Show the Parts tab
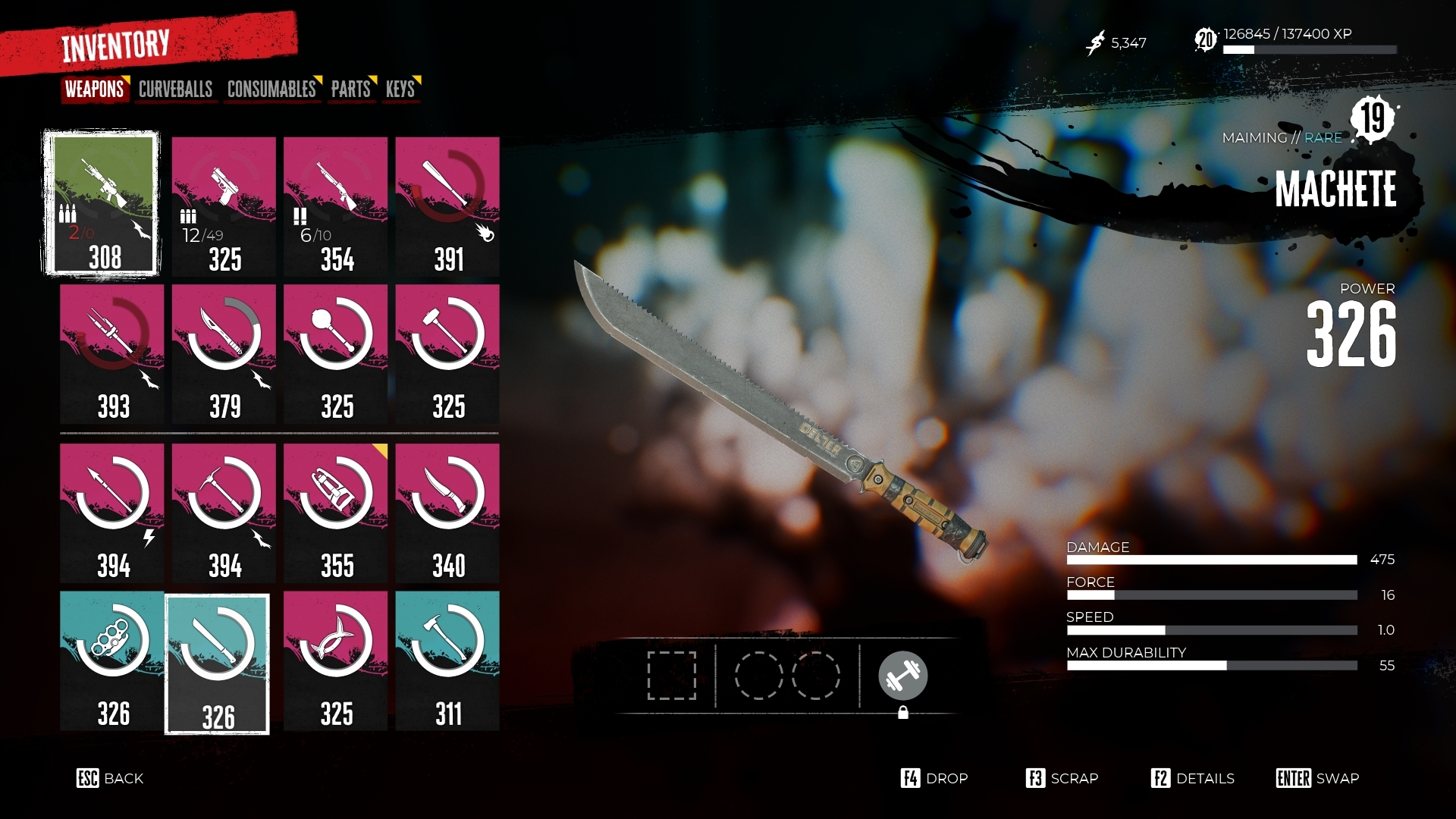The height and width of the screenshot is (819, 1456). pyautogui.click(x=350, y=89)
